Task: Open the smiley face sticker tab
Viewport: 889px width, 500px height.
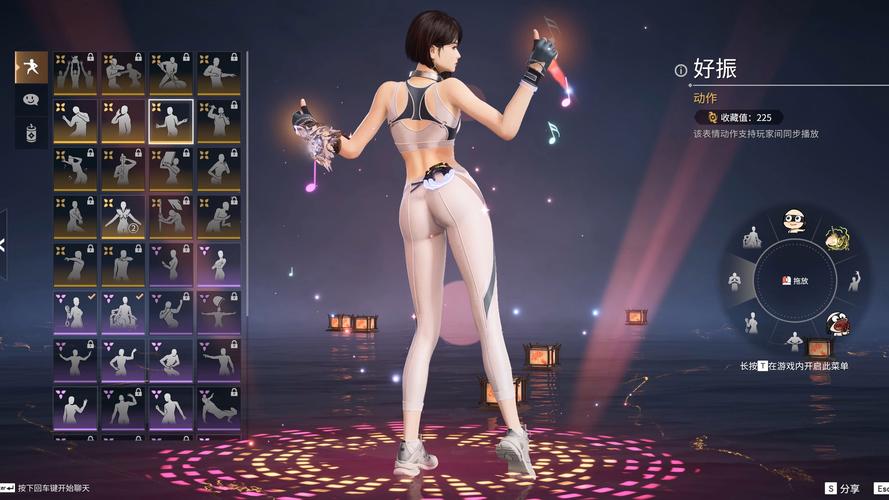Action: pyautogui.click(x=30, y=100)
